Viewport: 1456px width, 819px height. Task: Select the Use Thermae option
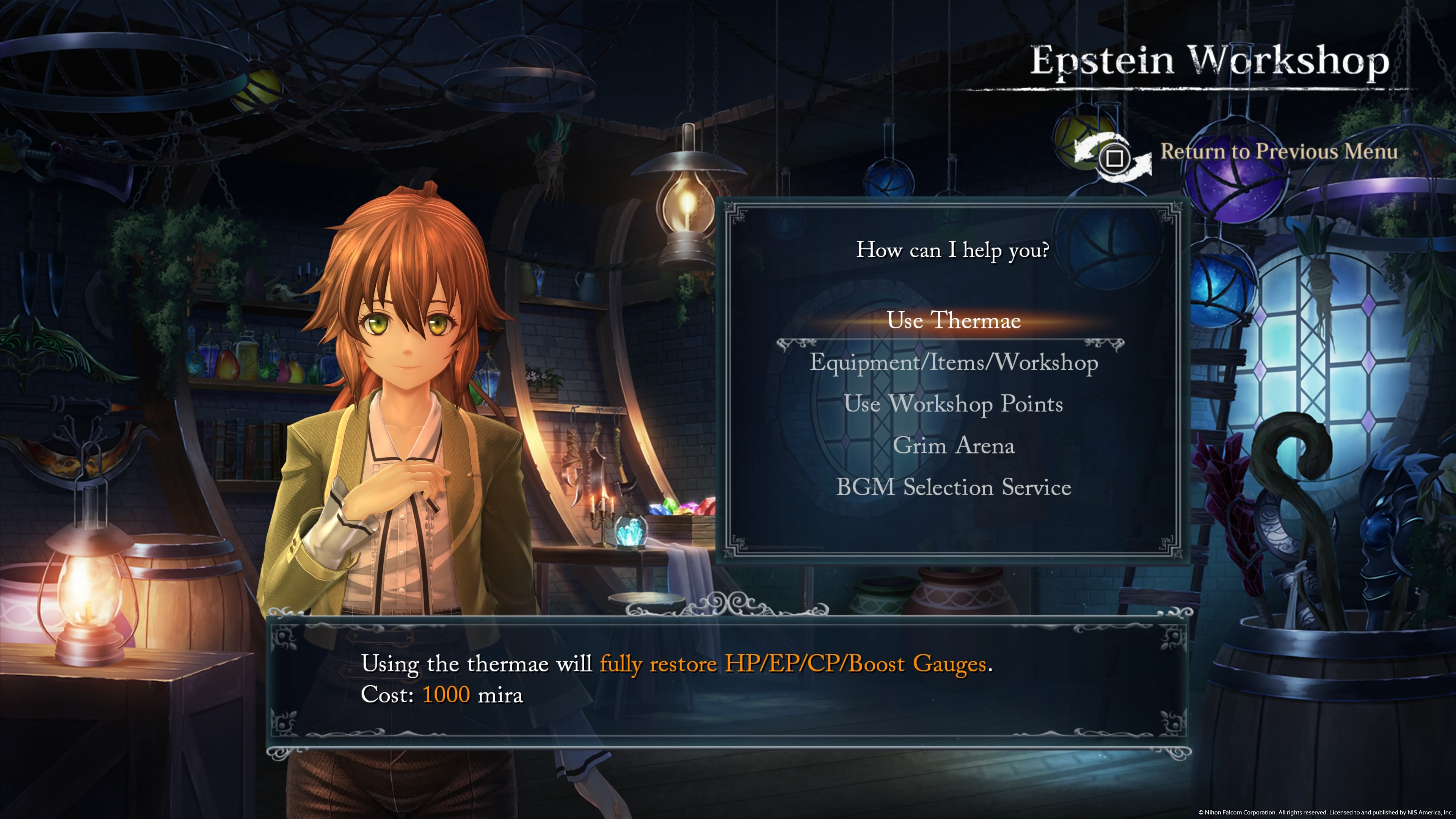point(954,320)
